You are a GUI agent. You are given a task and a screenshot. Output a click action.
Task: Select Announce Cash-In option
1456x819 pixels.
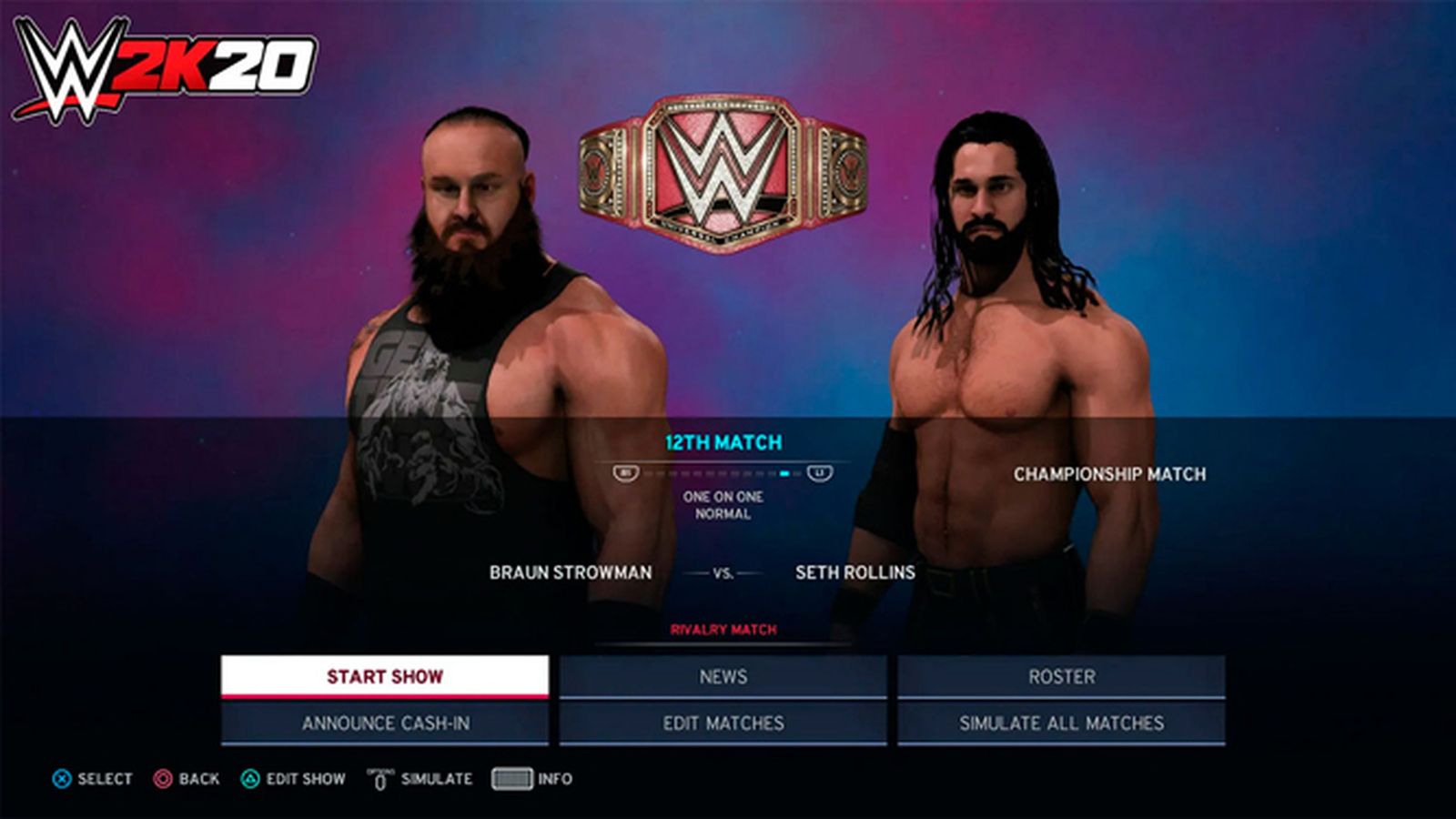pyautogui.click(x=385, y=723)
